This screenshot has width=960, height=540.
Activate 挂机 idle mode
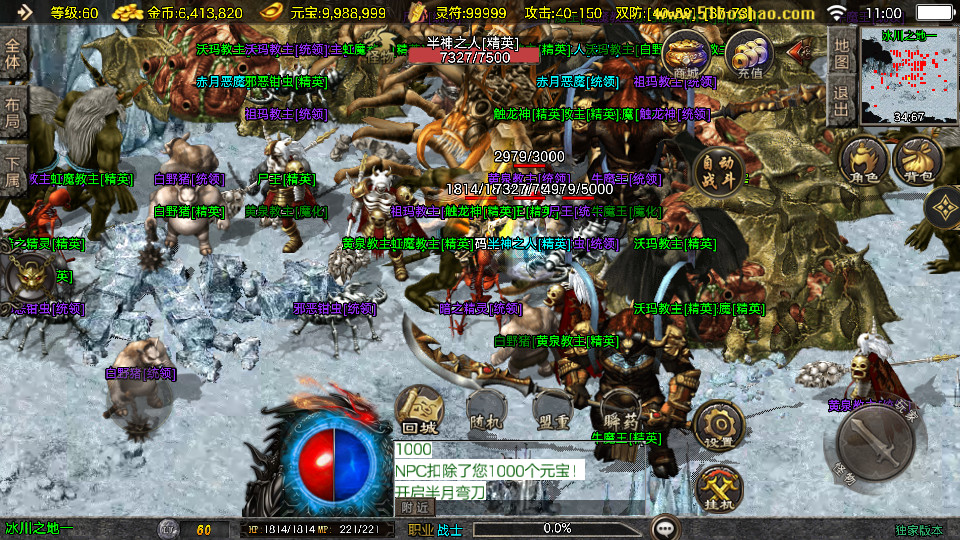tap(718, 489)
